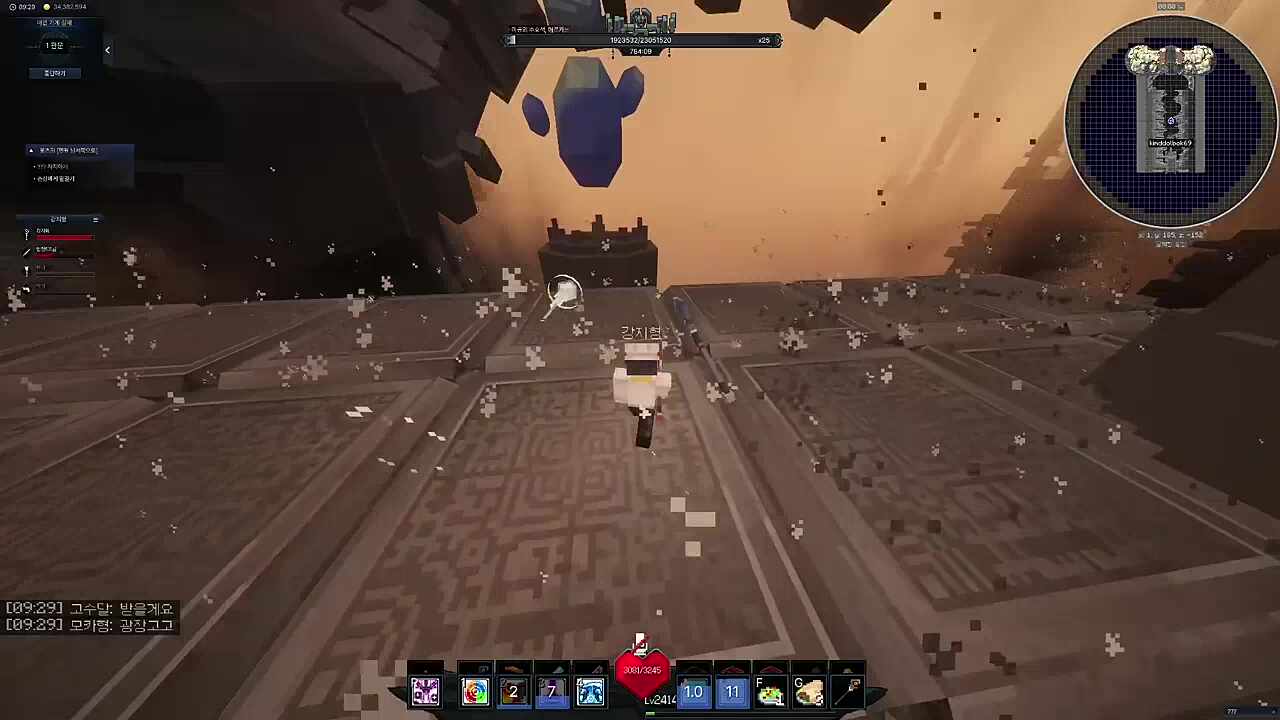The image size is (1280, 720).
Task: Click the slot showing cooldown 11
Action: coord(732,691)
